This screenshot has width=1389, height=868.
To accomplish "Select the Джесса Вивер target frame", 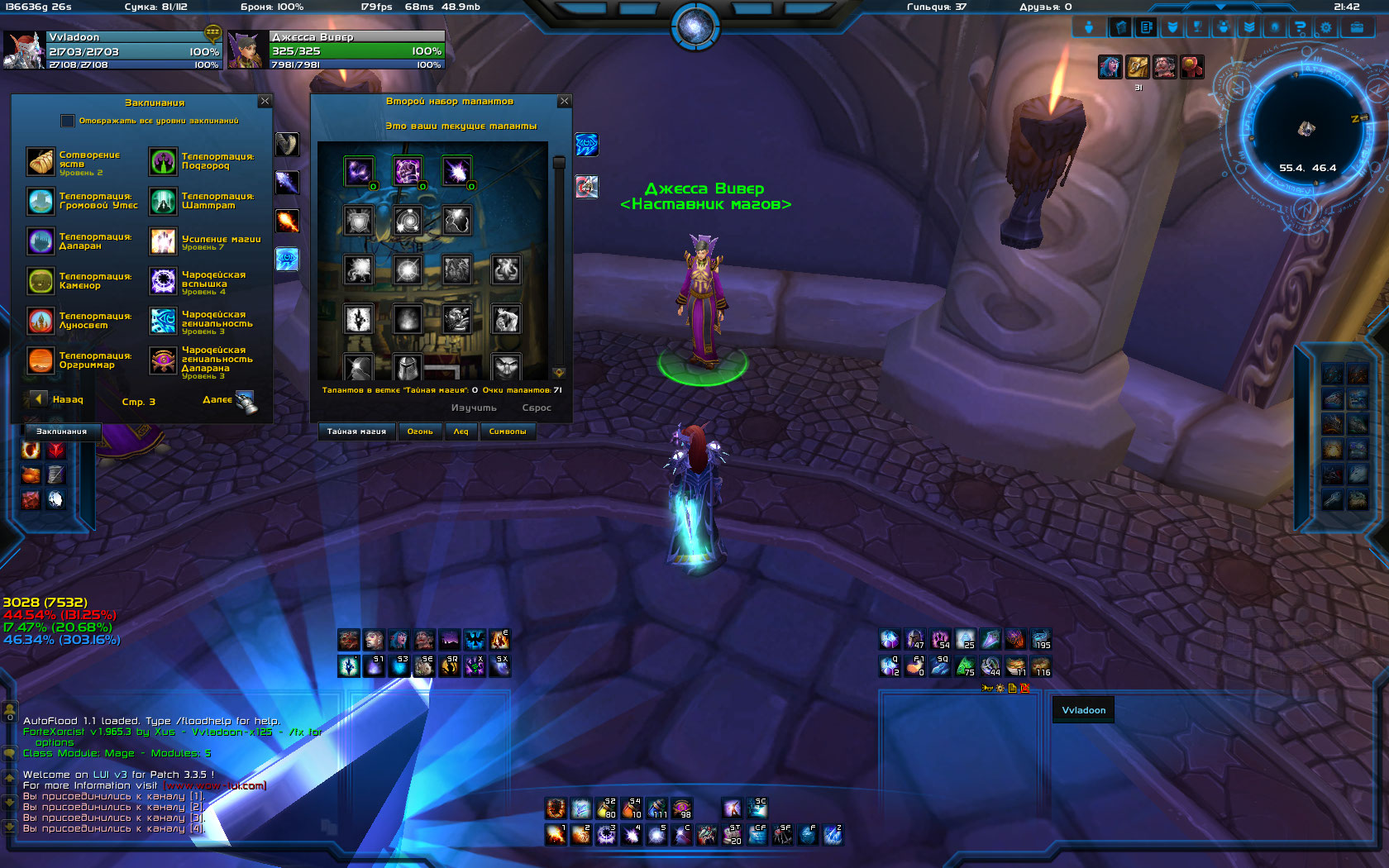I will (x=337, y=50).
